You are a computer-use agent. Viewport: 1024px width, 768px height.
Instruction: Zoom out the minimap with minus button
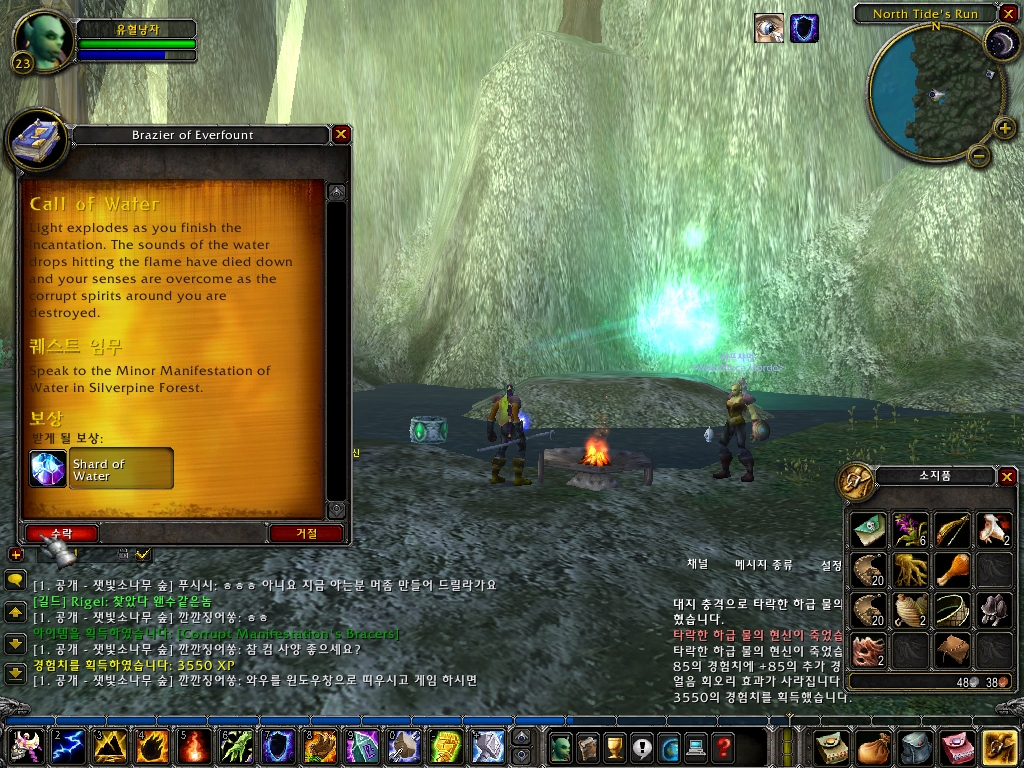point(979,155)
